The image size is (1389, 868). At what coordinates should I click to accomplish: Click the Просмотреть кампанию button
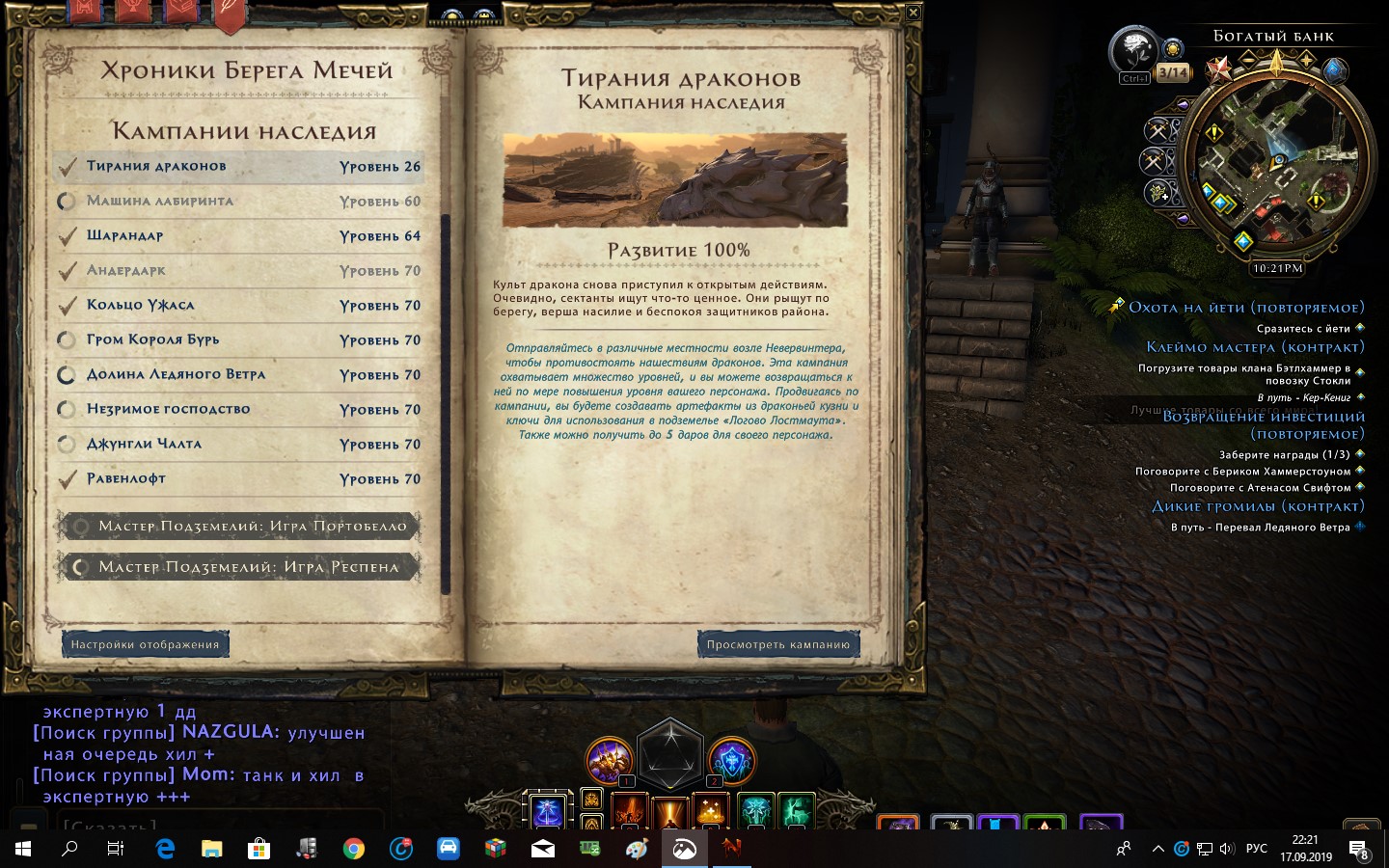pos(777,643)
